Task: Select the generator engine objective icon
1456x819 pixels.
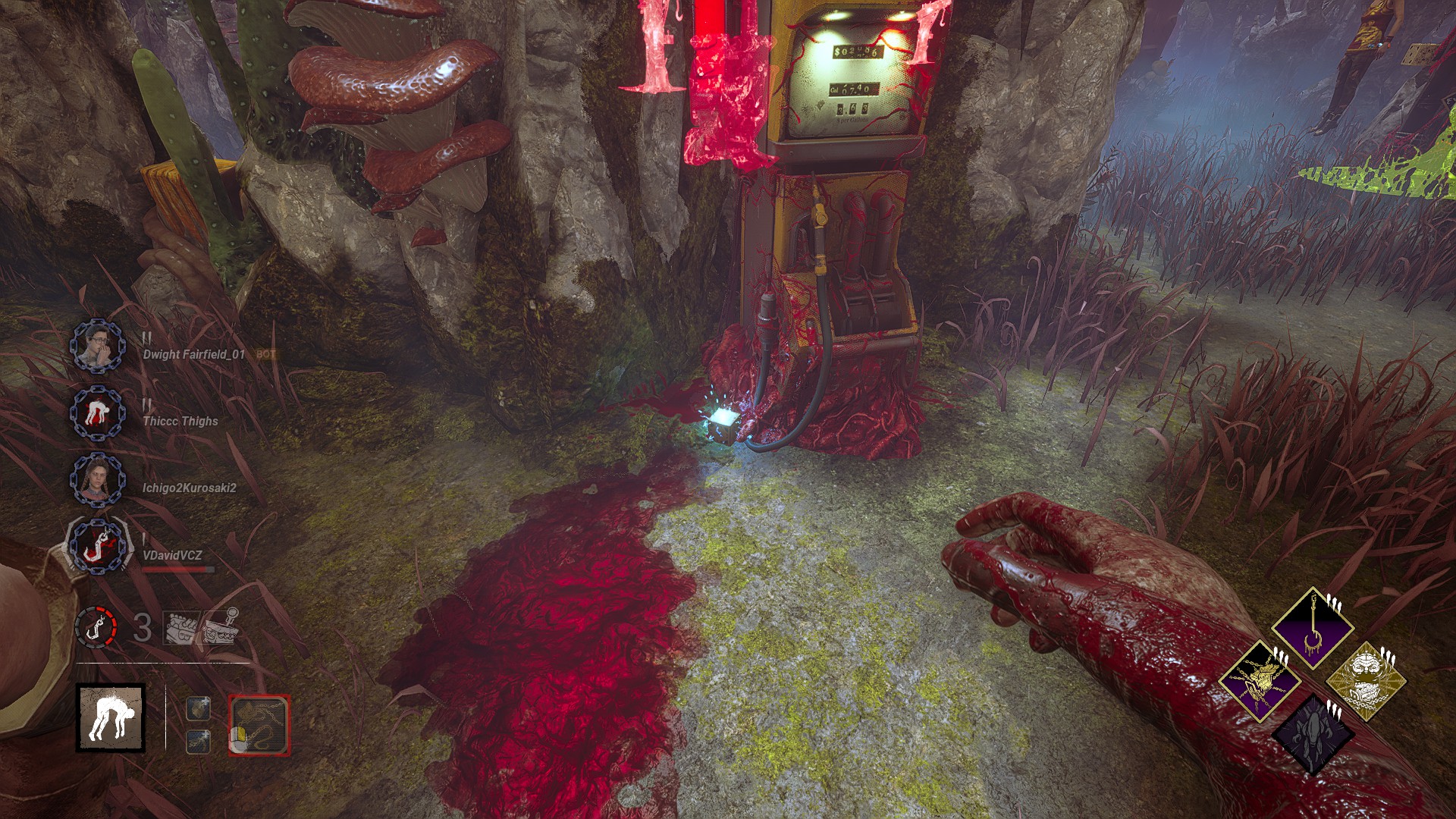Action: point(181,628)
